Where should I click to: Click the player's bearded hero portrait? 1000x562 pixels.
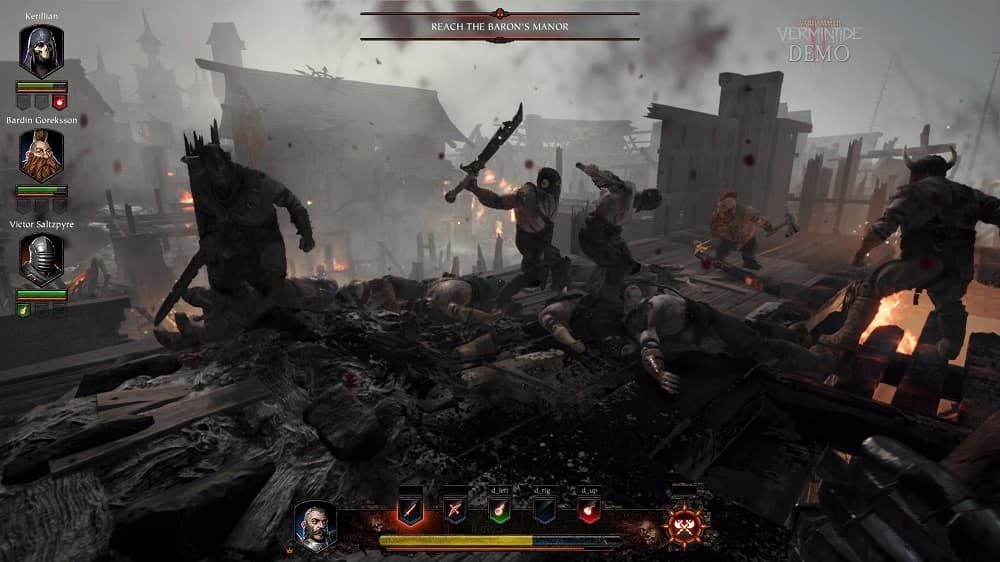click(316, 525)
